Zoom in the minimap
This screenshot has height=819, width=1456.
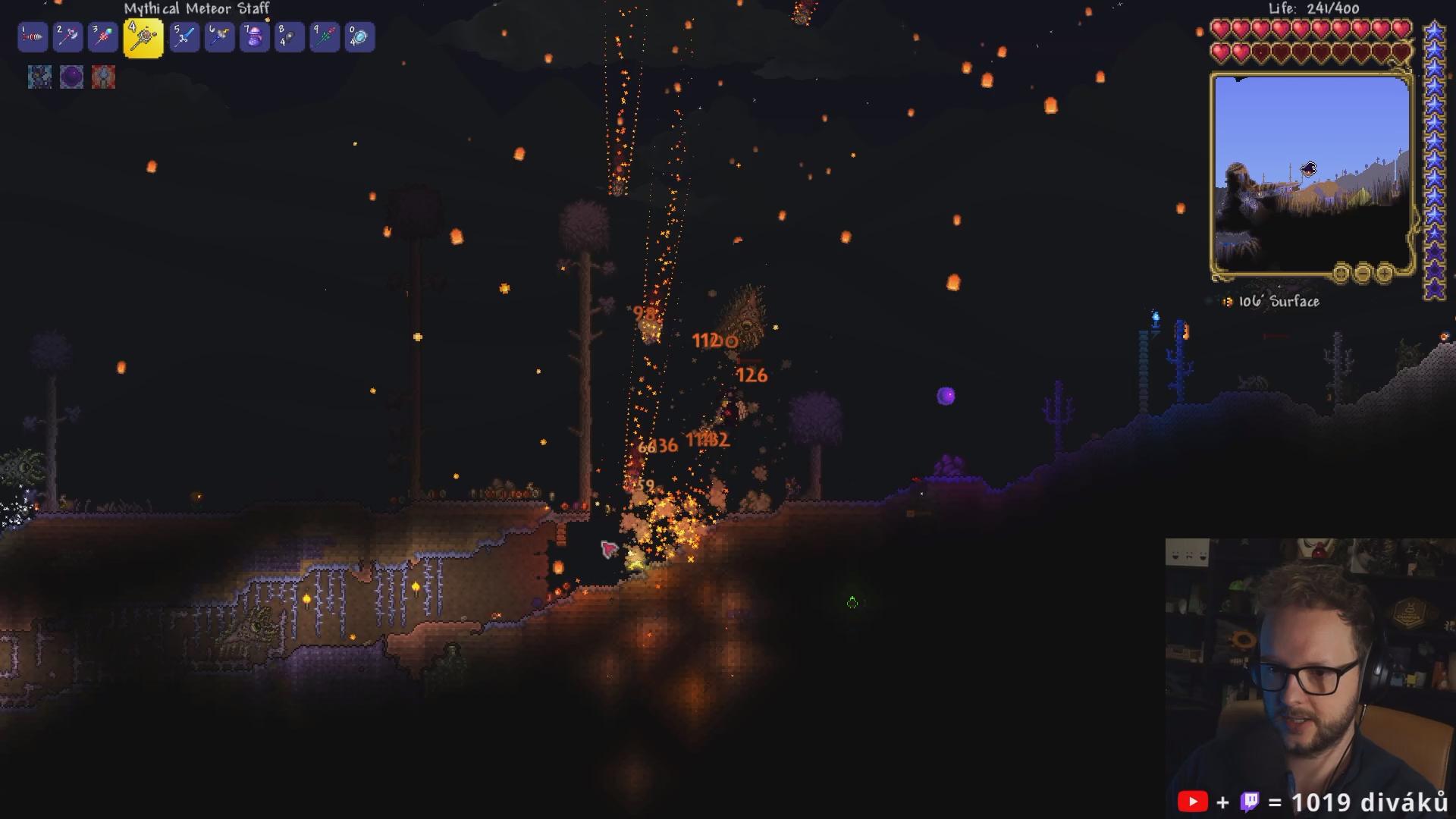(1384, 272)
